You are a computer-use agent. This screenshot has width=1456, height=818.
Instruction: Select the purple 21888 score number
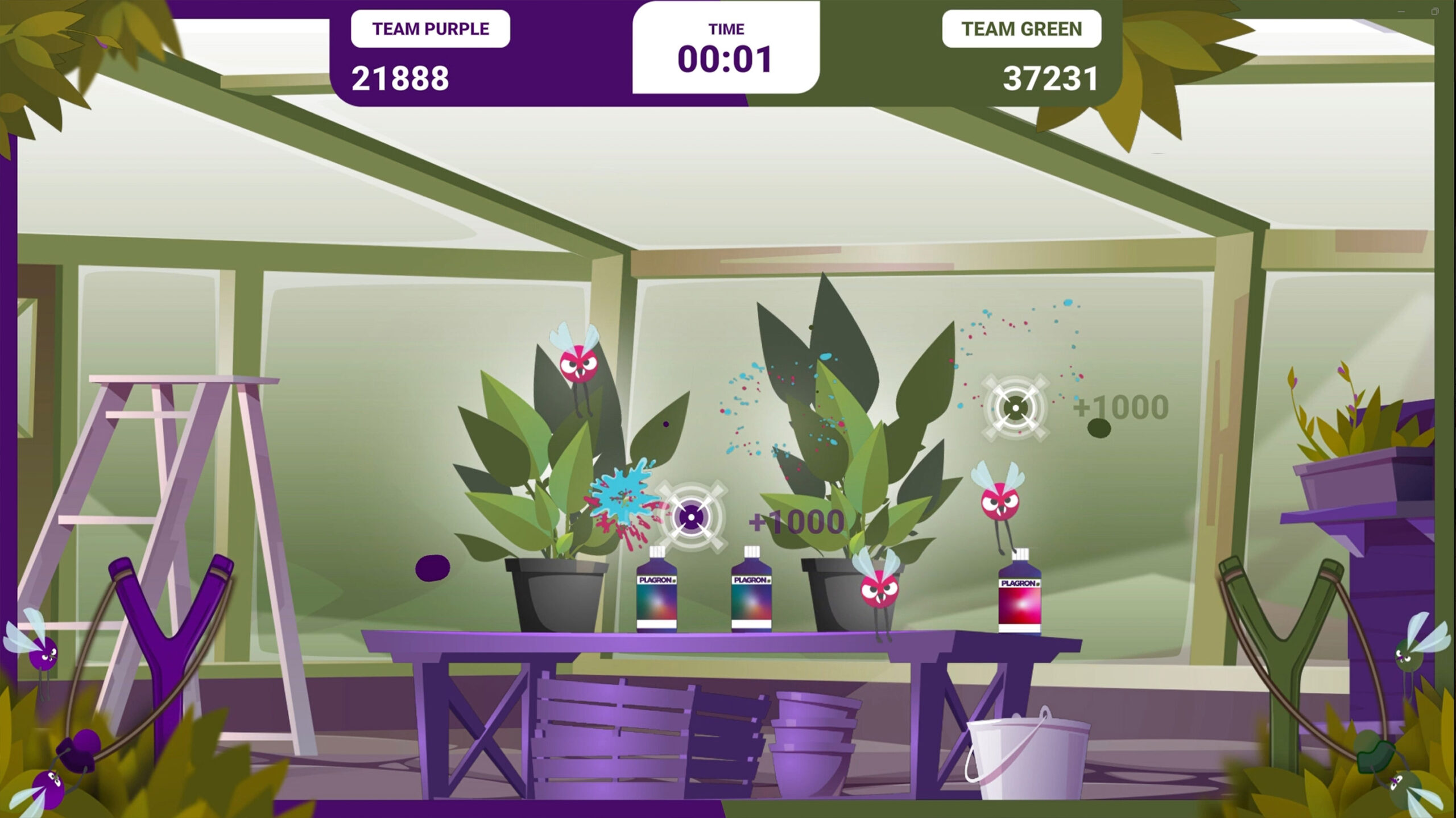tap(402, 79)
